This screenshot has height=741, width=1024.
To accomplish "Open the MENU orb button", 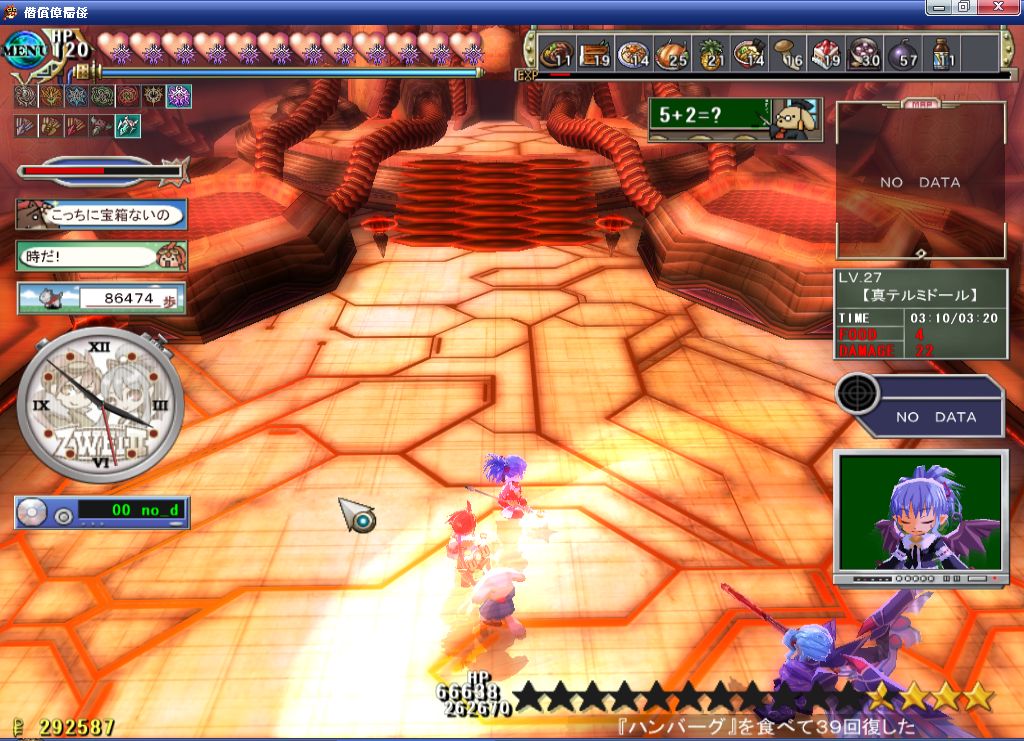I will pyautogui.click(x=22, y=47).
